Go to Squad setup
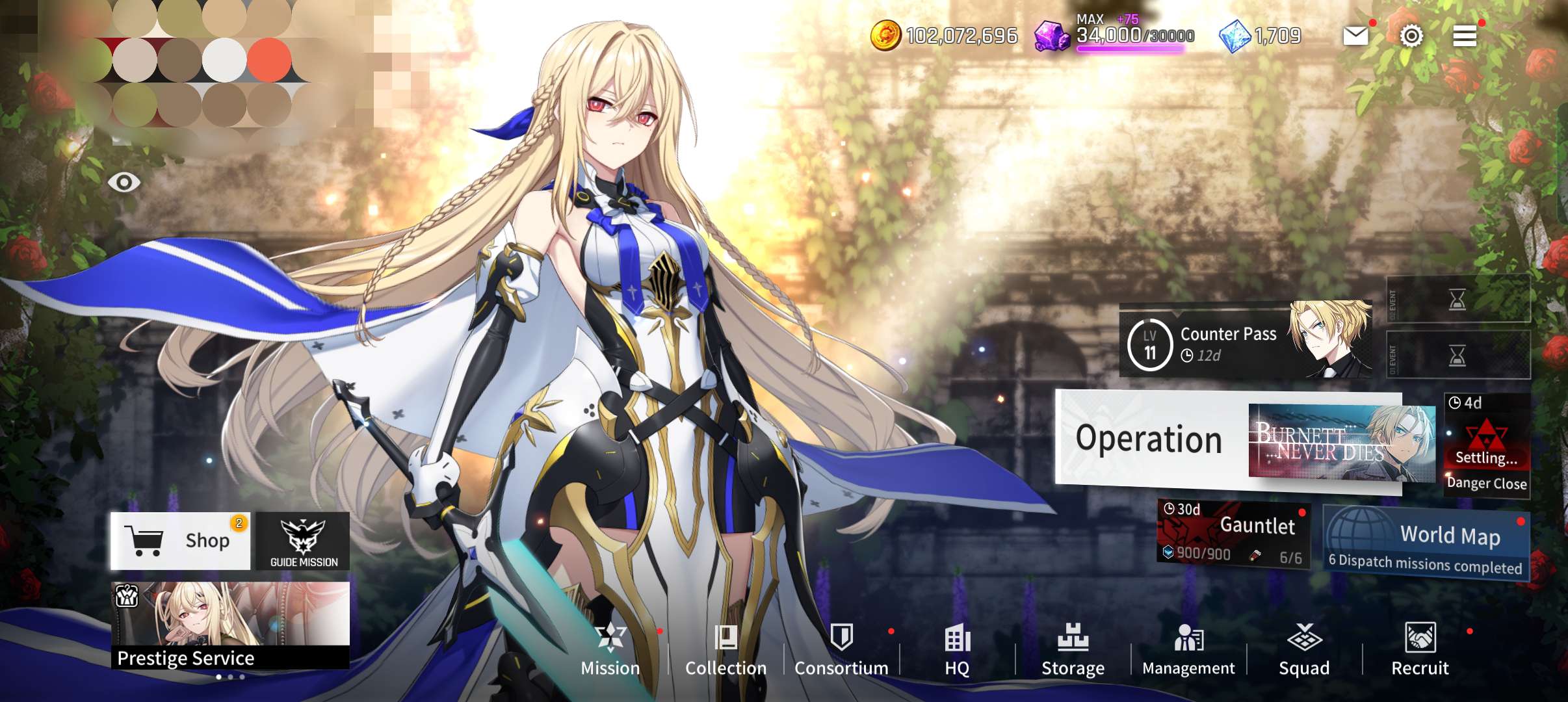This screenshot has width=1568, height=702. click(1304, 649)
